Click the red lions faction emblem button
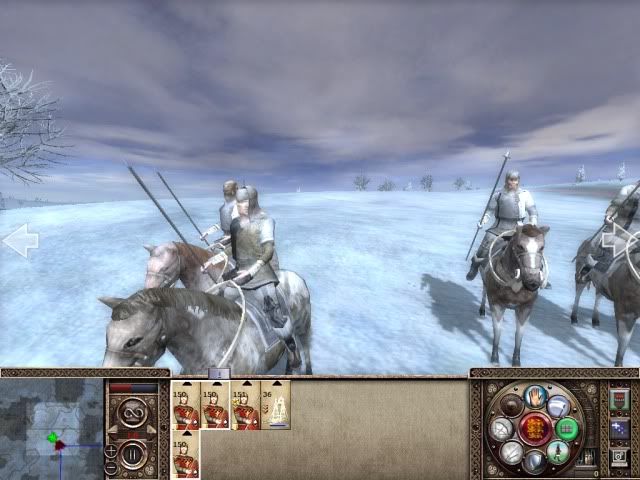640x480 pixels. (533, 428)
